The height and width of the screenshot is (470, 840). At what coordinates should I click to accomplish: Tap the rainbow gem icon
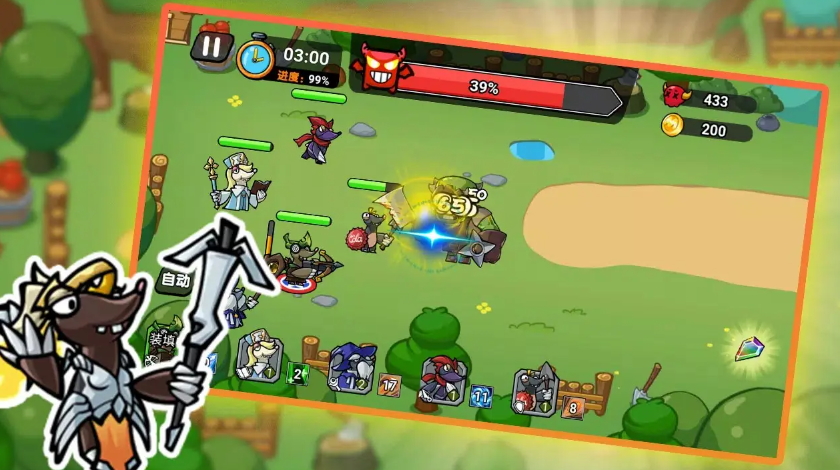[x=748, y=349]
